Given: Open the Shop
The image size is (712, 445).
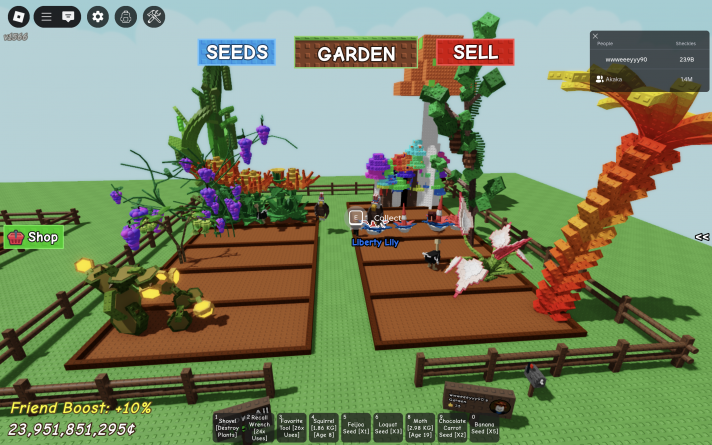Looking at the screenshot, I should pyautogui.click(x=34, y=237).
